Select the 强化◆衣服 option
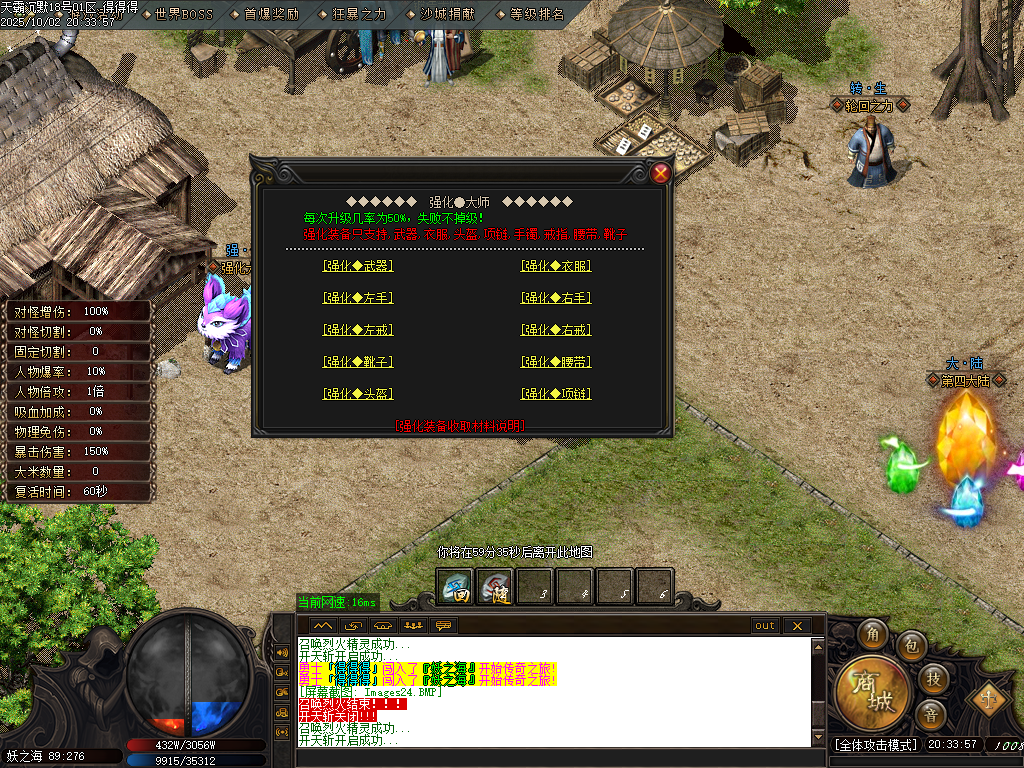Screen dimensions: 1024x768 coord(556,266)
